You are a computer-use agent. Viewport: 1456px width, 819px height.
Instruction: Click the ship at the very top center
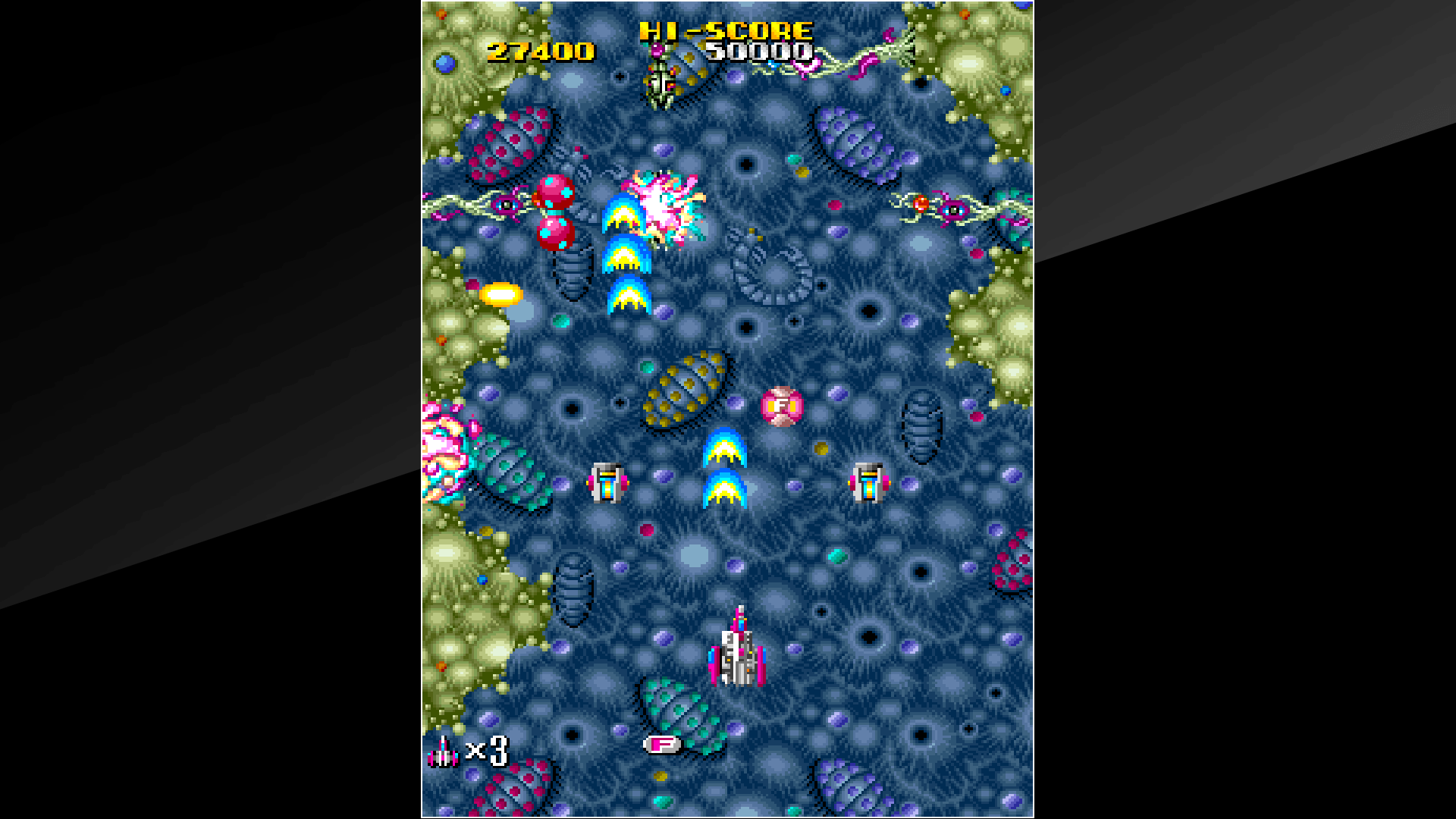[x=659, y=72]
